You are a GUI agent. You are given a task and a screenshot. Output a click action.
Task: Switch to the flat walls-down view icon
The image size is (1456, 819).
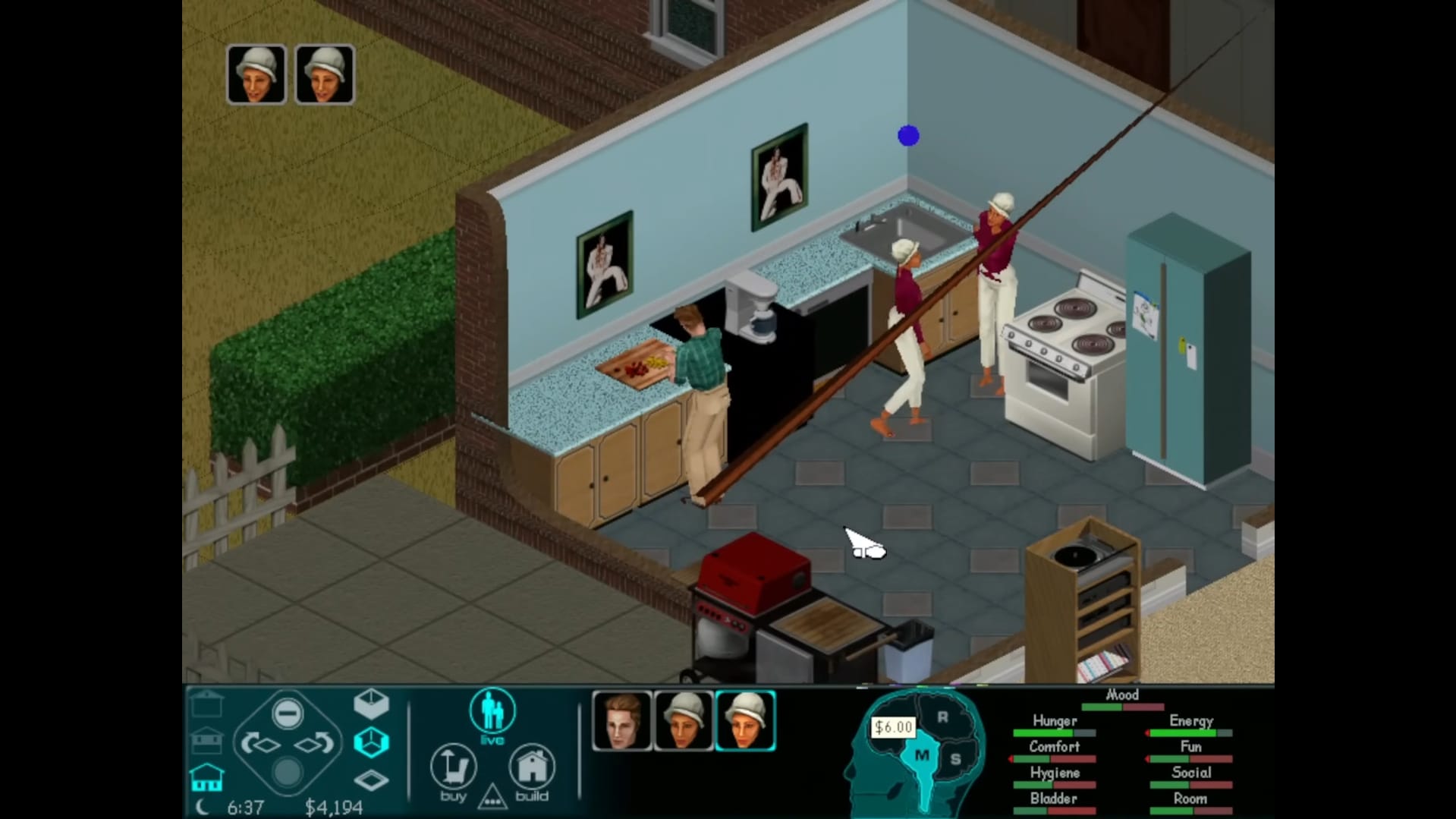pos(371,780)
